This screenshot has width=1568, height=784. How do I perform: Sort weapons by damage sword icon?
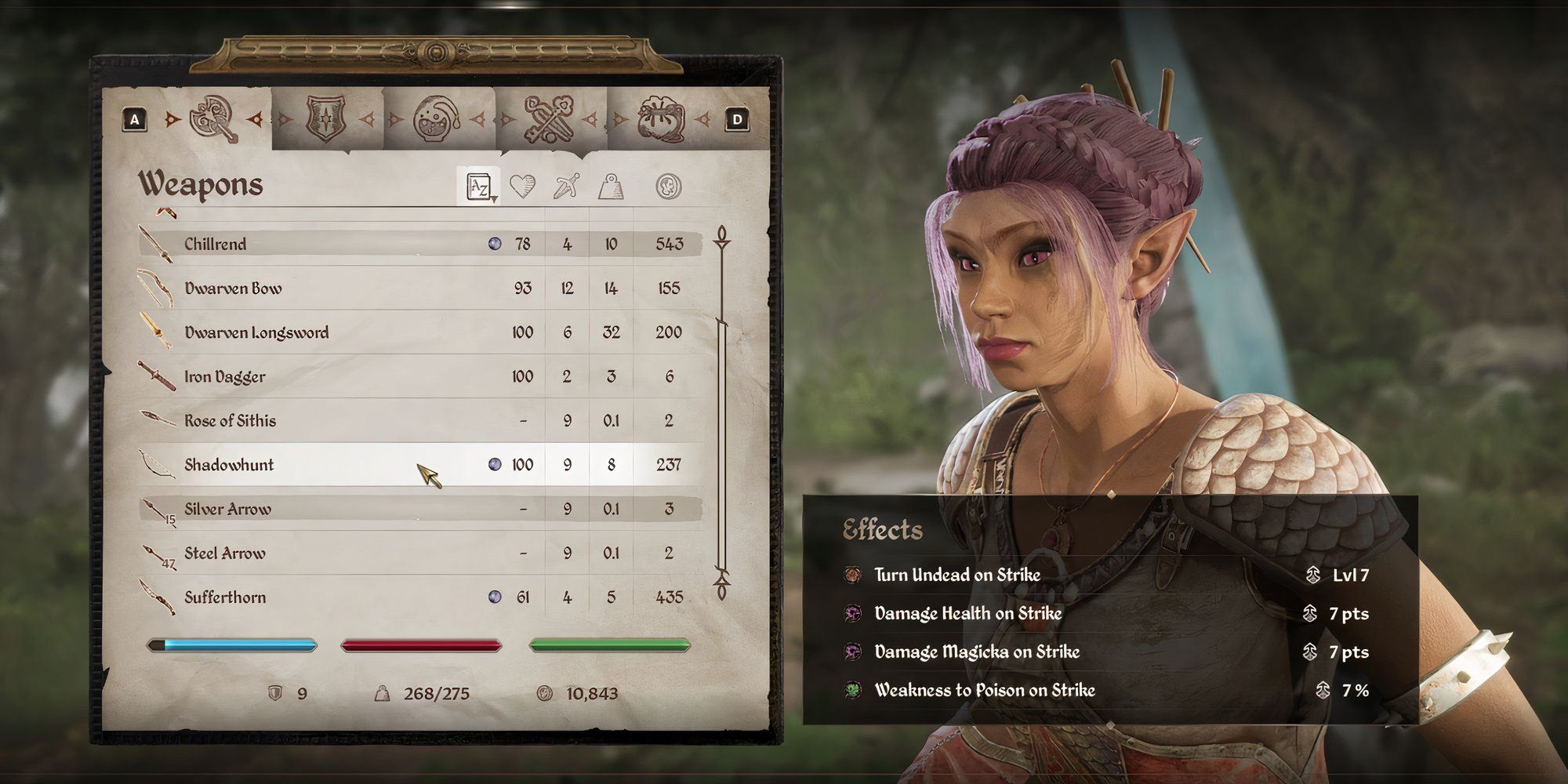[x=566, y=187]
